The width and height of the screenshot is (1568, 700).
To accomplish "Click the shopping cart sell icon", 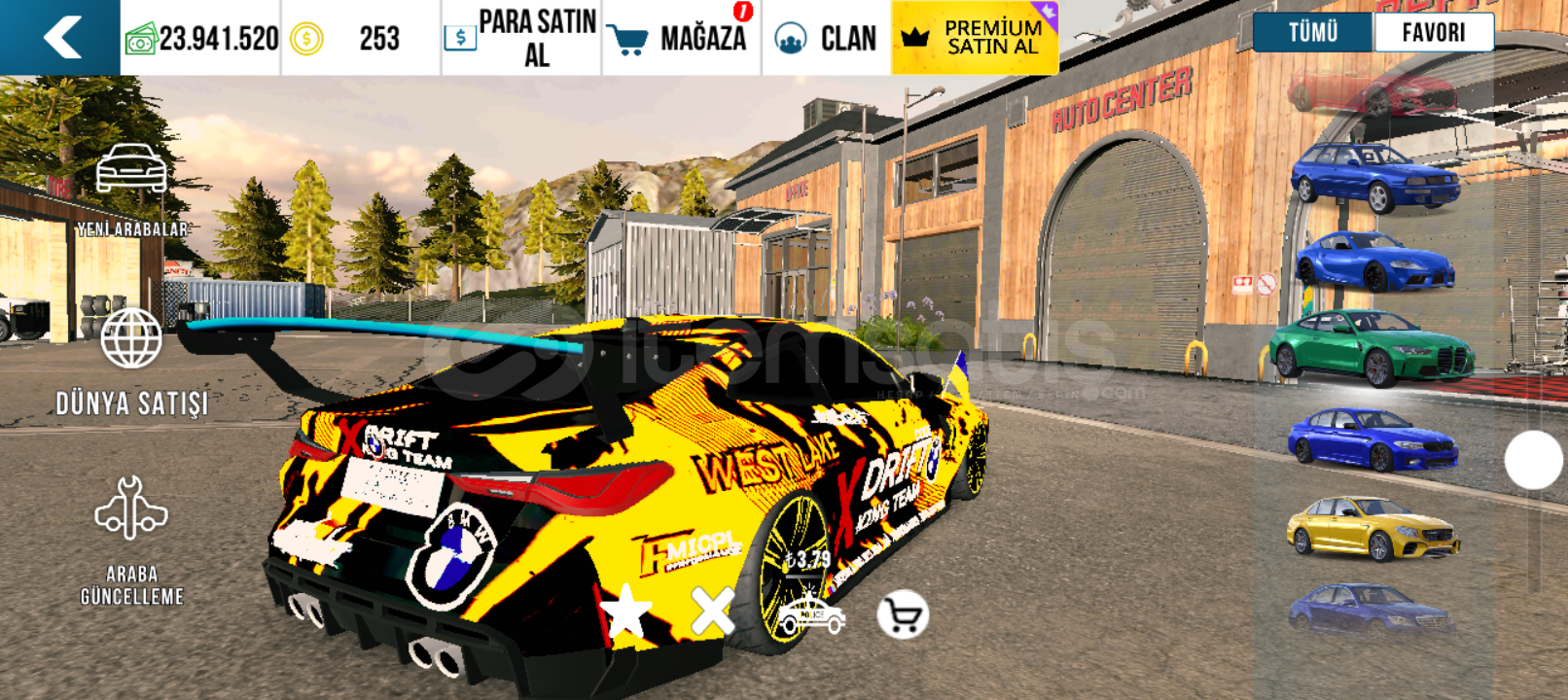I will click(x=903, y=615).
